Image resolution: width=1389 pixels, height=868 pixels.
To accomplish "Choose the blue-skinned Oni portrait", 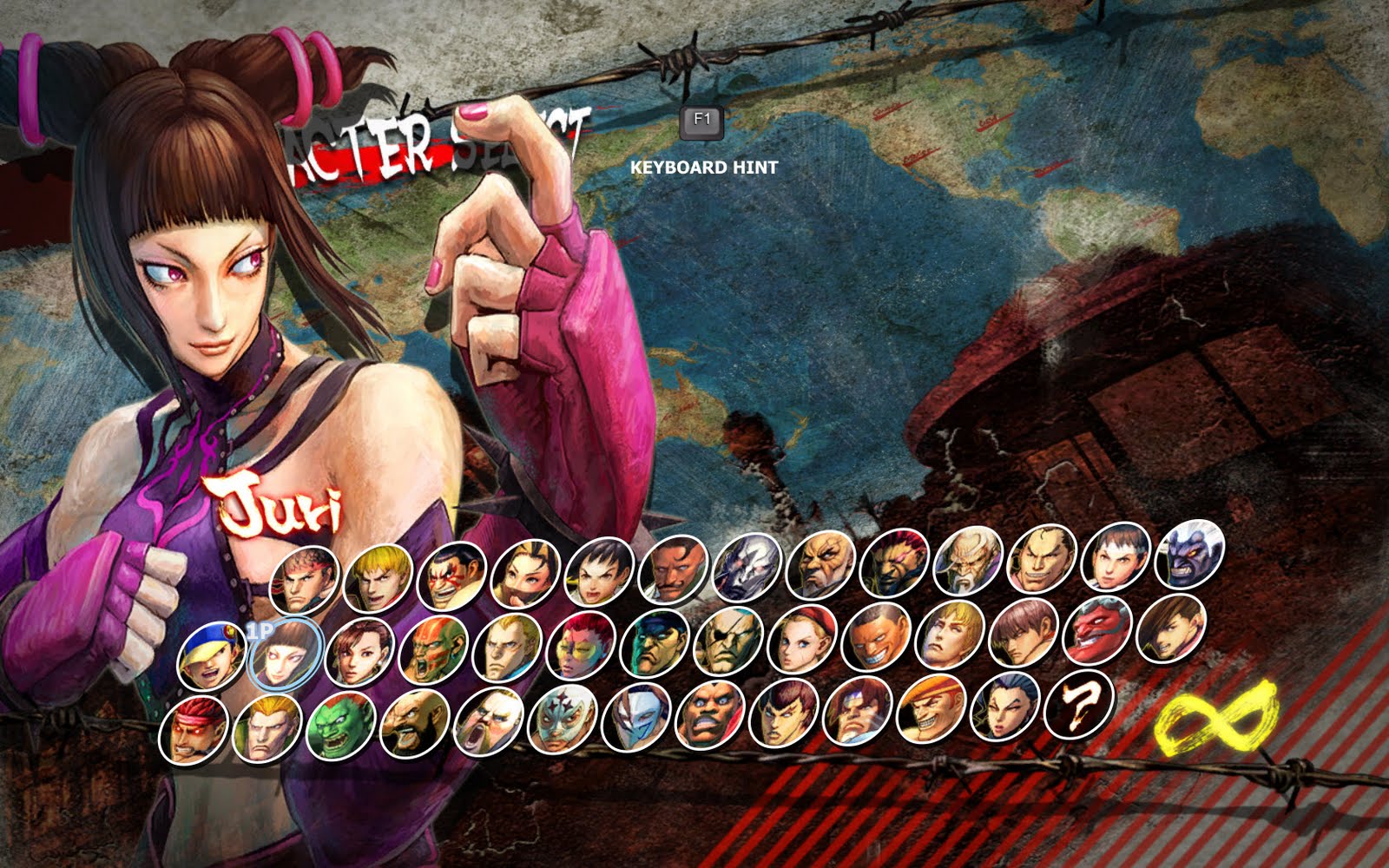I will click(x=1190, y=554).
